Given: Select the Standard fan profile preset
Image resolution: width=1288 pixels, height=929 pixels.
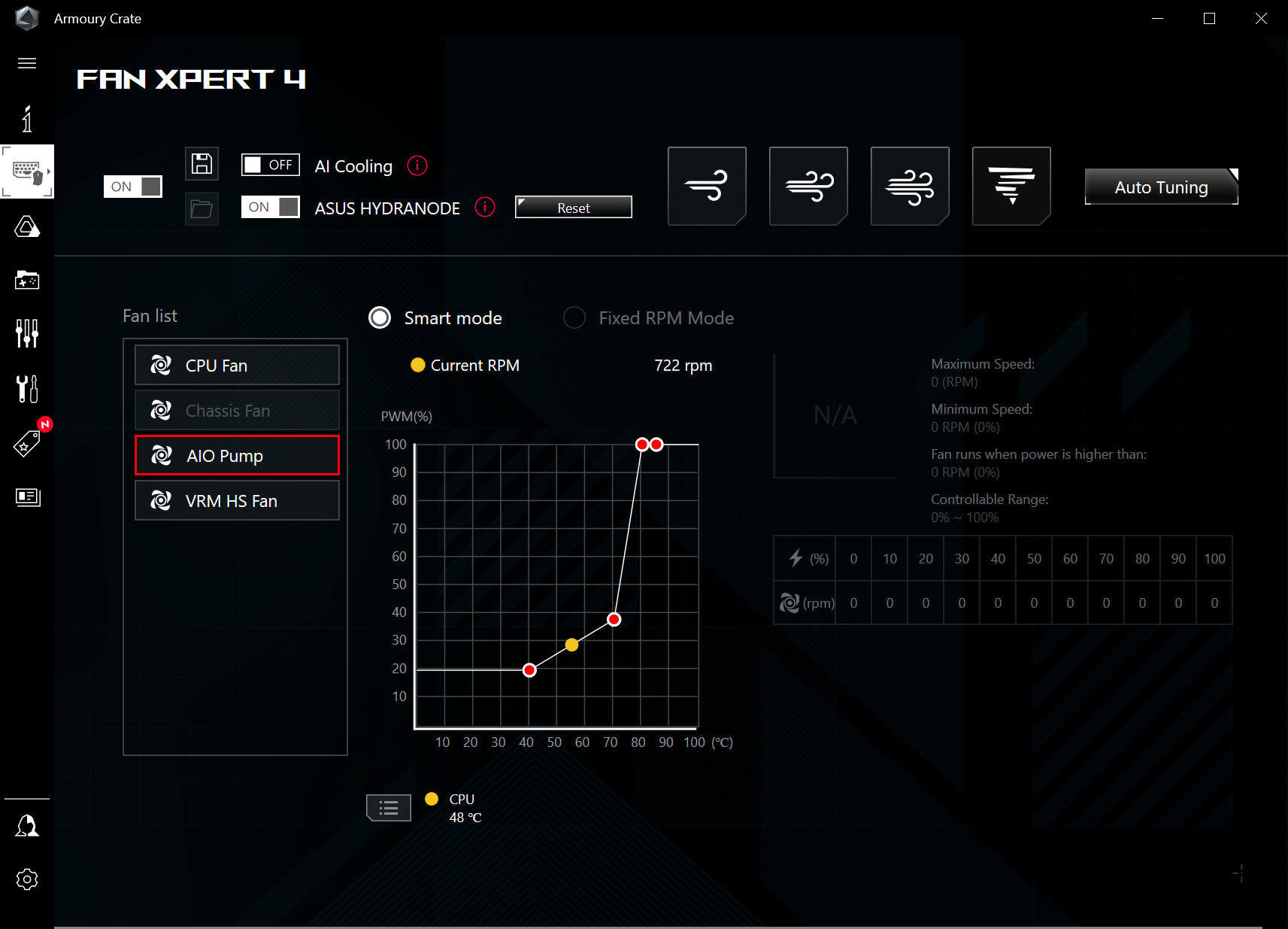Looking at the screenshot, I should pos(808,186).
